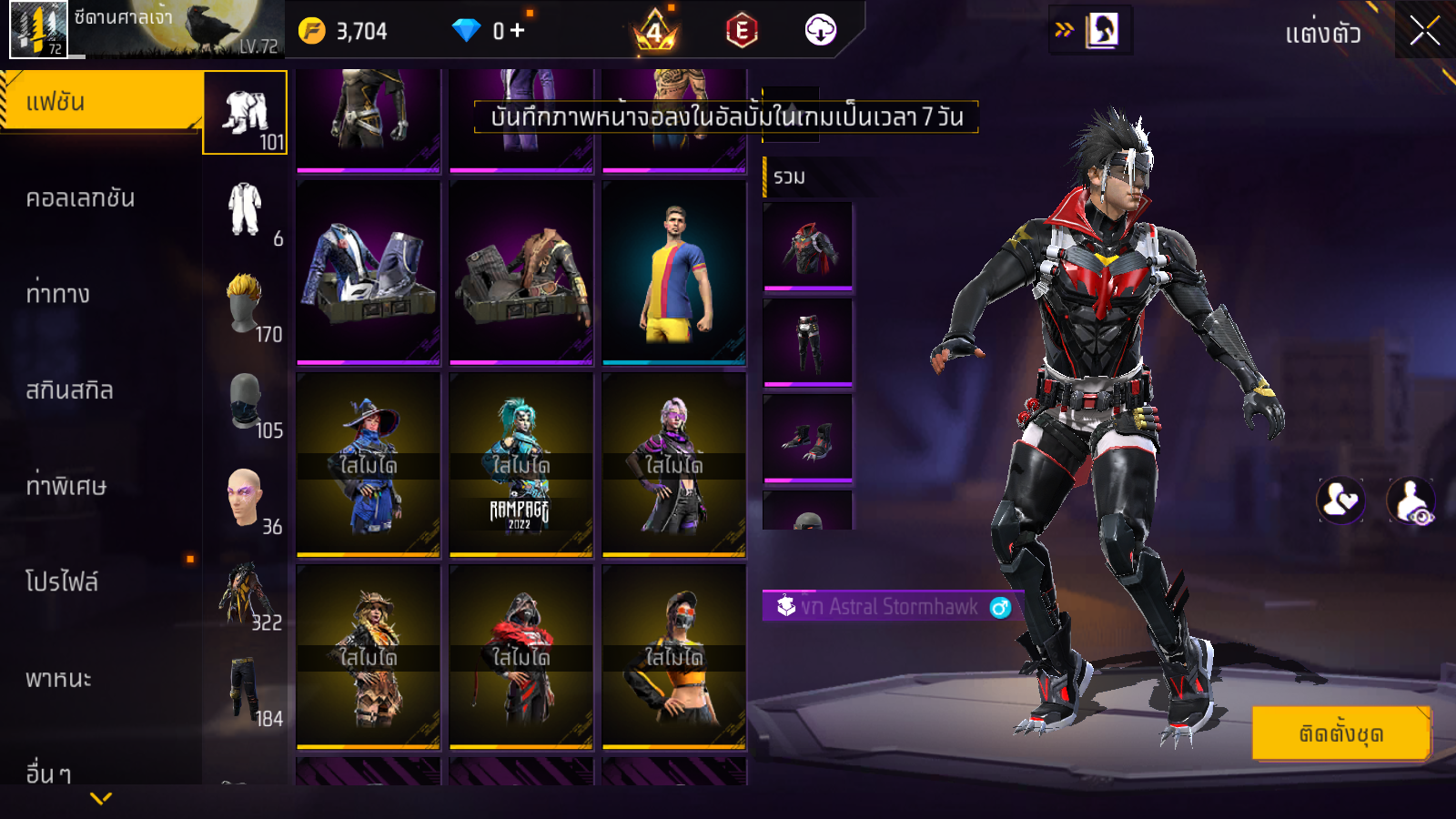Screen dimensions: 1456x819
Task: Toggle the character view eye icon
Action: [1410, 500]
